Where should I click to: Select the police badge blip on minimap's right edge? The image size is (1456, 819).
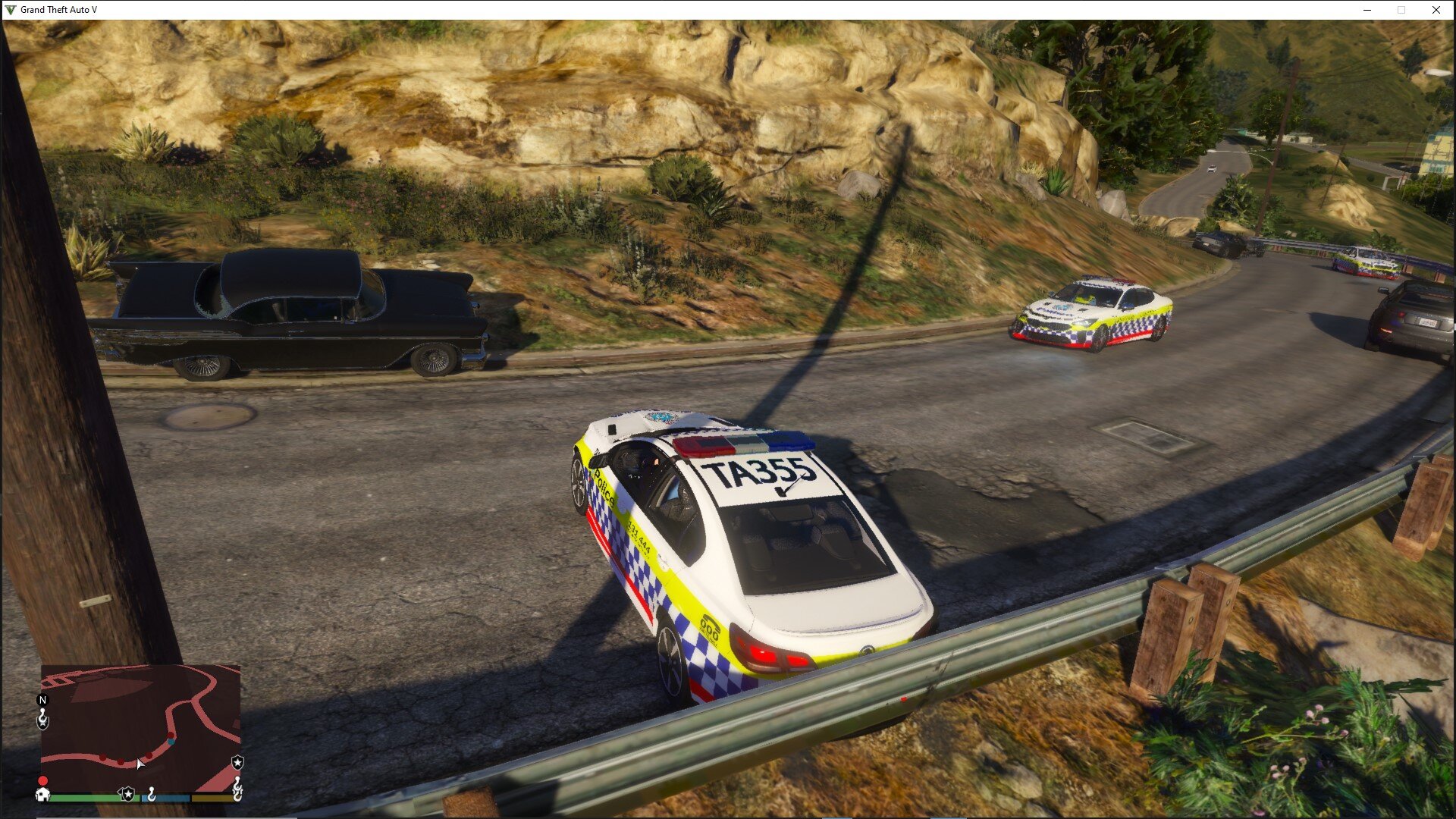click(237, 762)
